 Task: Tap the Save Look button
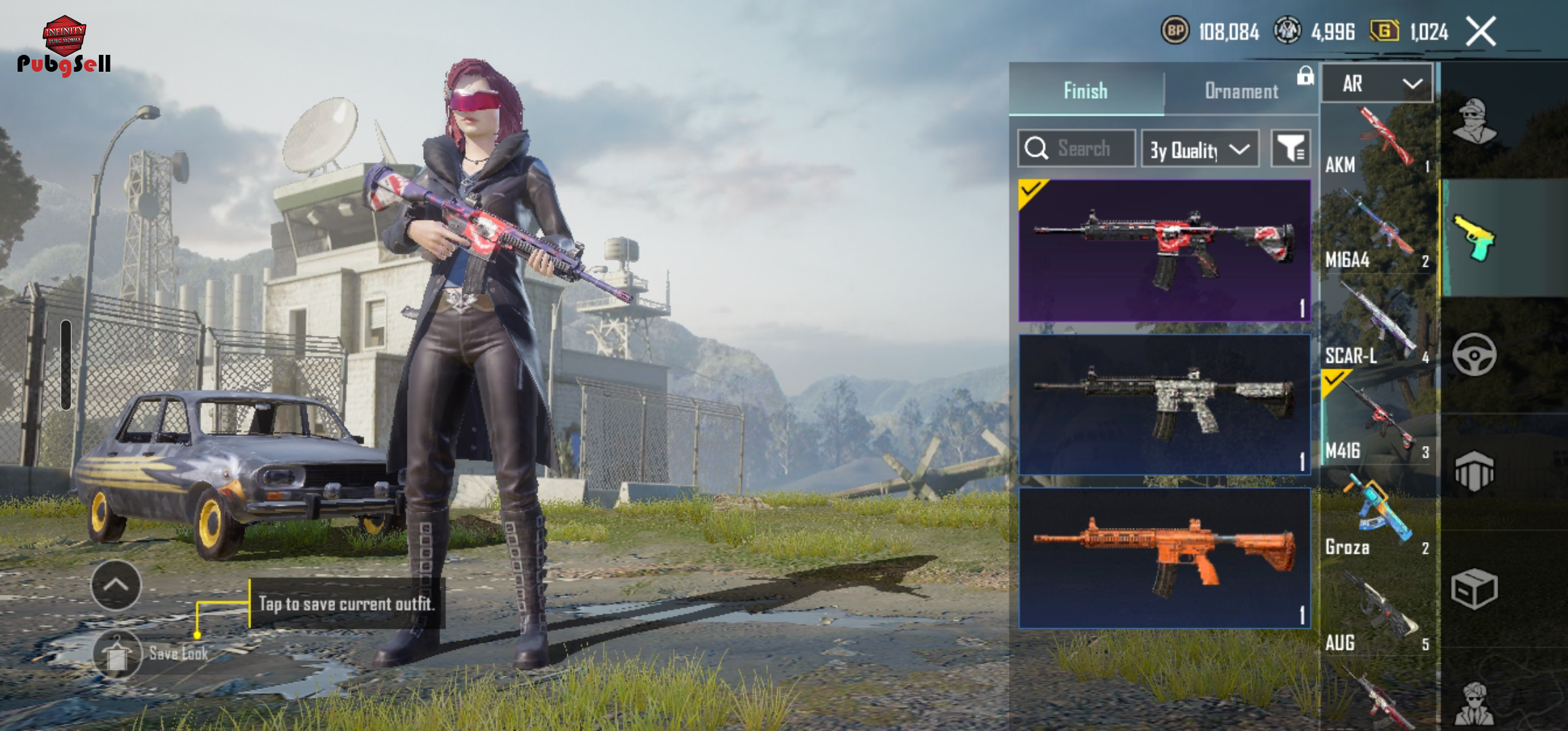(x=118, y=654)
